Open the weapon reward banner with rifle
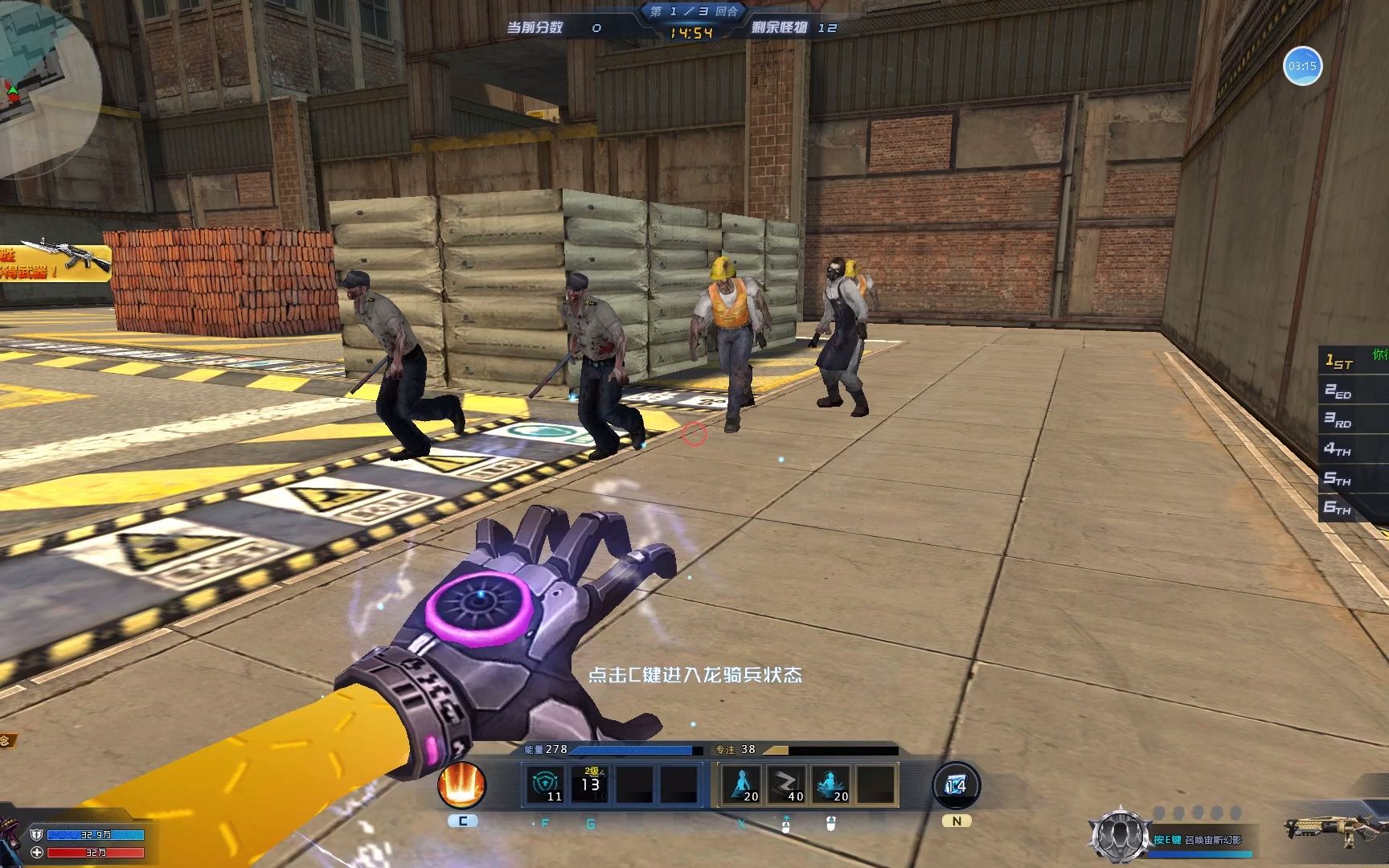The width and height of the screenshot is (1389, 868). pyautogui.click(x=55, y=262)
